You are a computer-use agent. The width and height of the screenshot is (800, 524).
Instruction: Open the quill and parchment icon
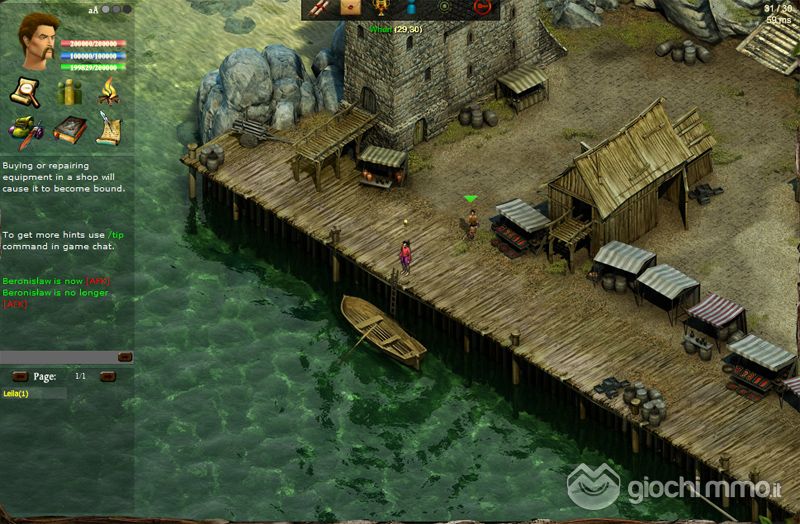108,130
